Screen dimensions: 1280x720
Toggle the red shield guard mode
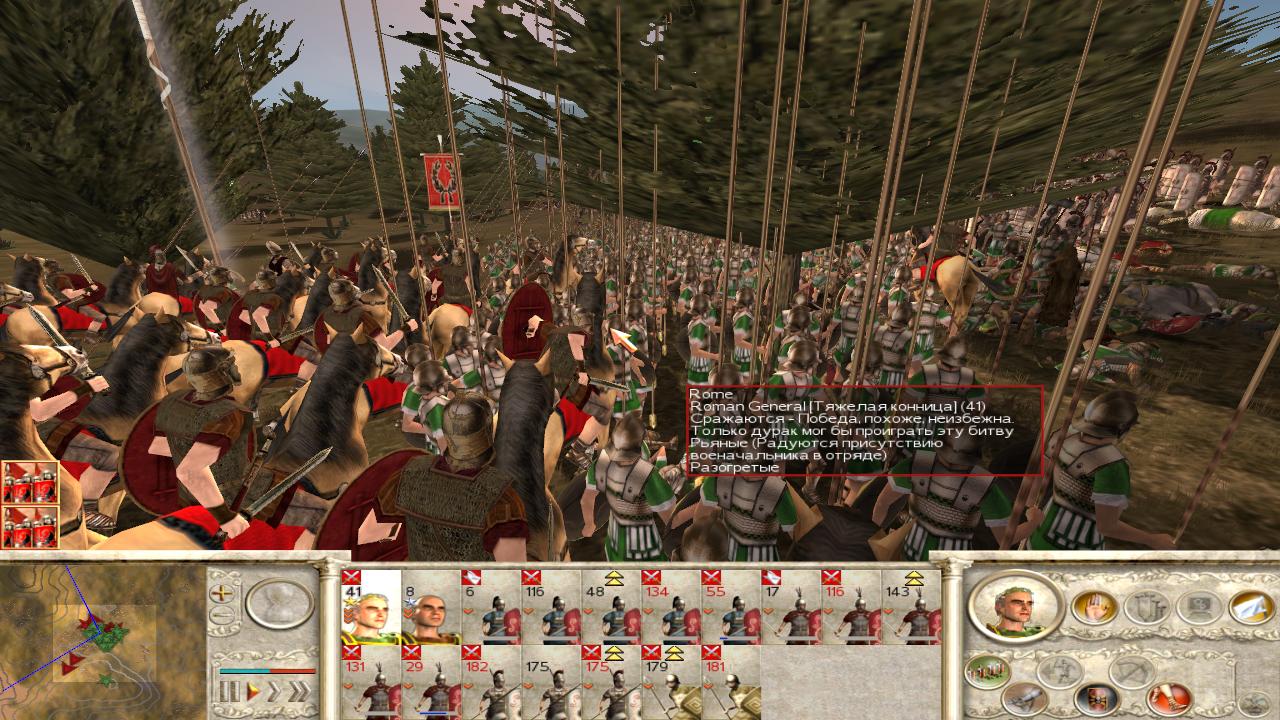[1095, 699]
